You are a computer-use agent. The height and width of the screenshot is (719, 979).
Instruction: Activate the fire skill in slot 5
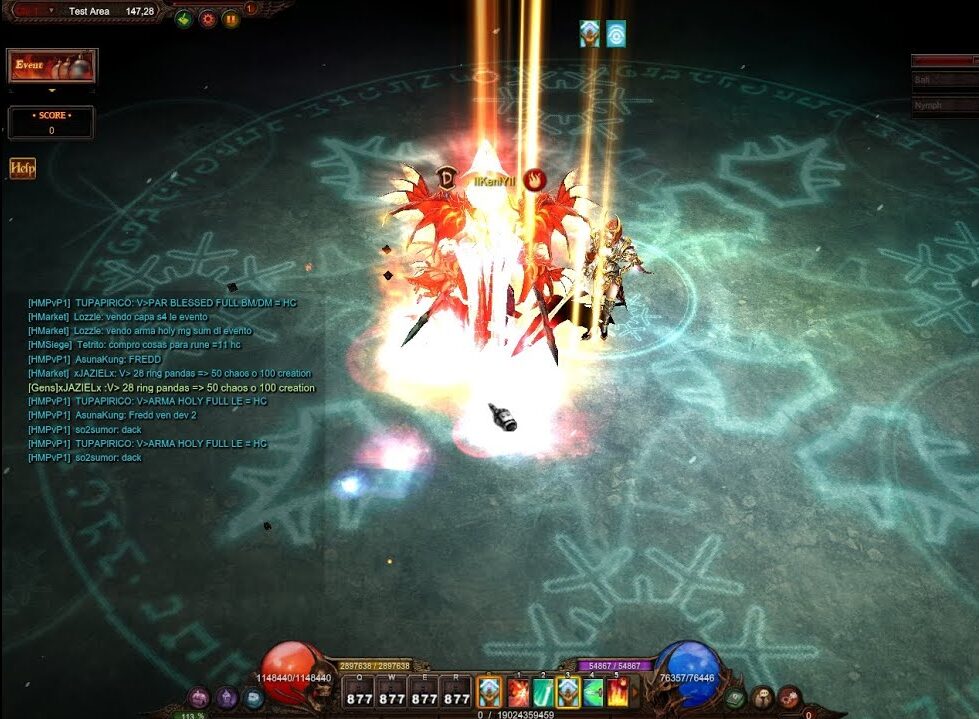(618, 692)
